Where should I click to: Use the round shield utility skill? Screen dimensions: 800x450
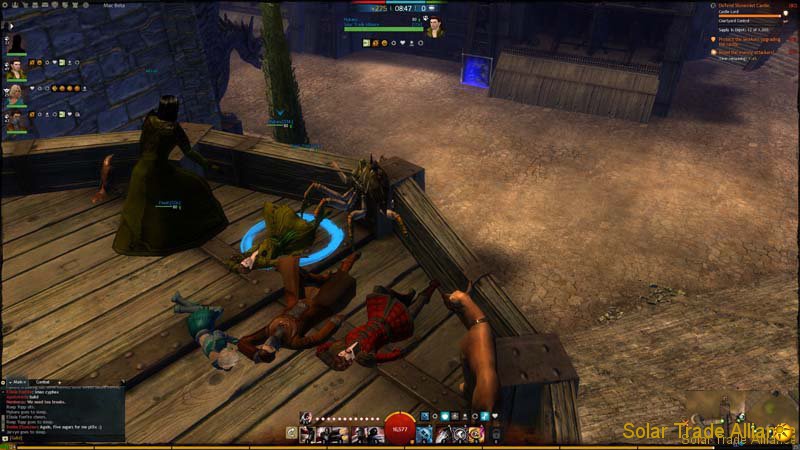click(x=458, y=433)
